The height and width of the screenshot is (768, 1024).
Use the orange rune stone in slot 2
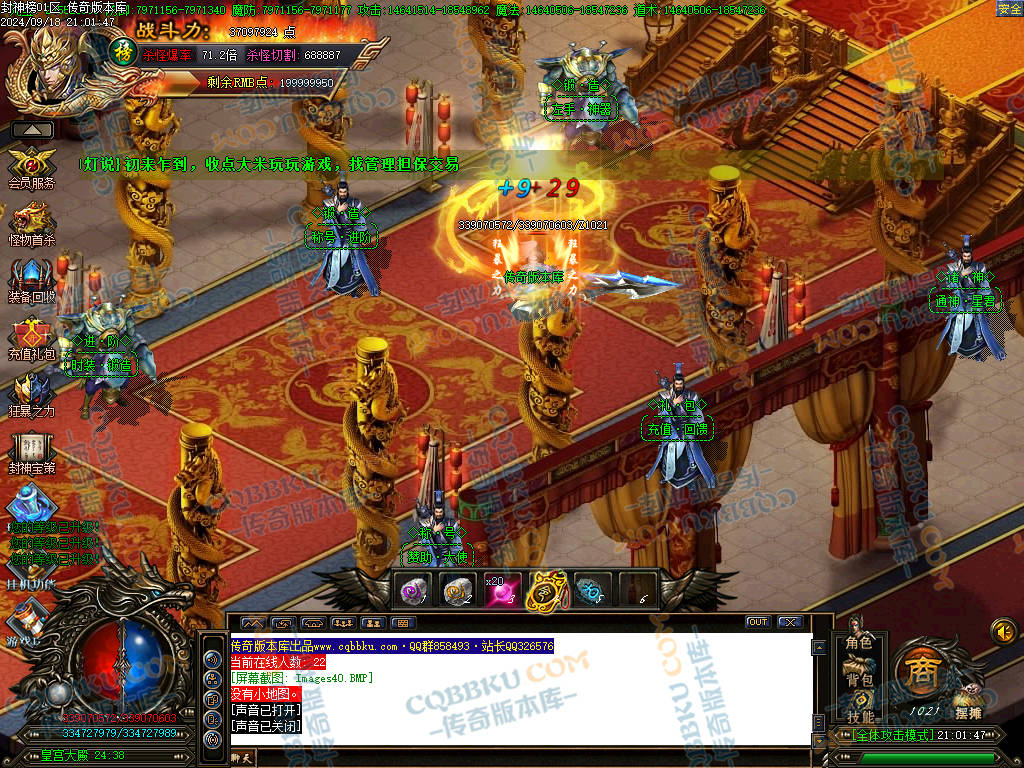point(457,591)
